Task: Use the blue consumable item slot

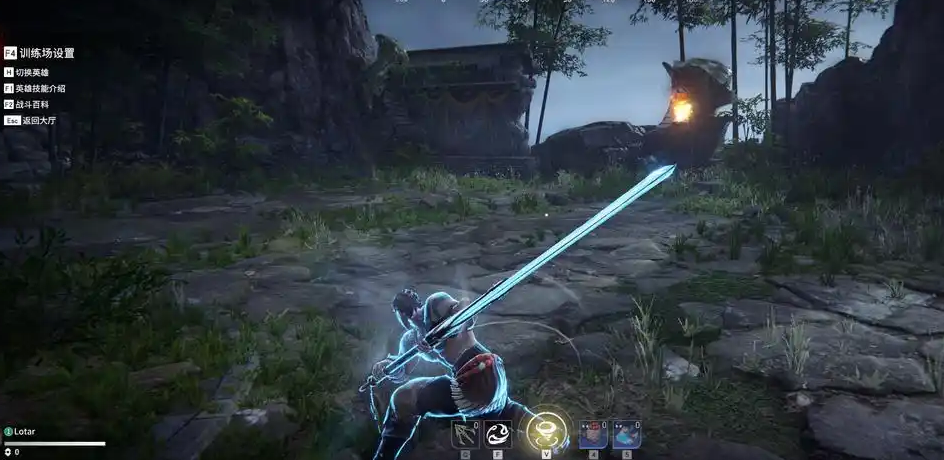Action: click(626, 434)
